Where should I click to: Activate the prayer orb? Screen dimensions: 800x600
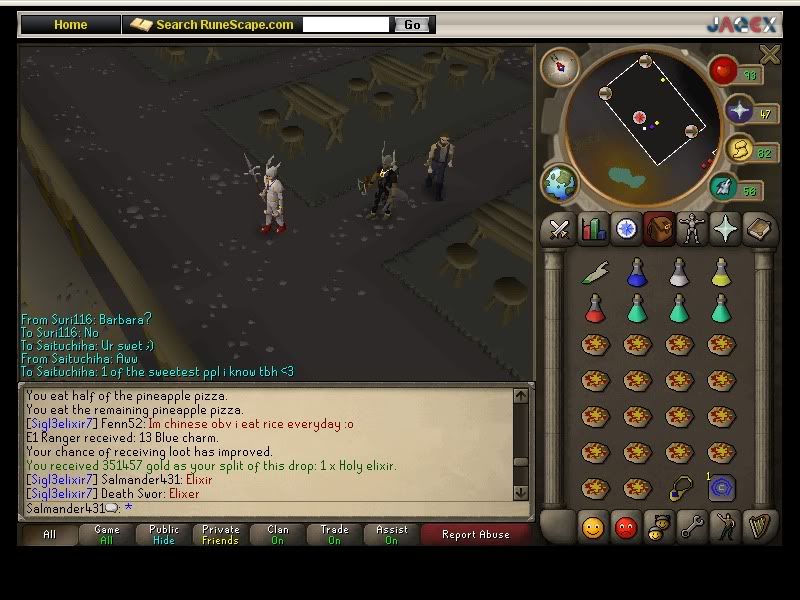click(x=741, y=111)
